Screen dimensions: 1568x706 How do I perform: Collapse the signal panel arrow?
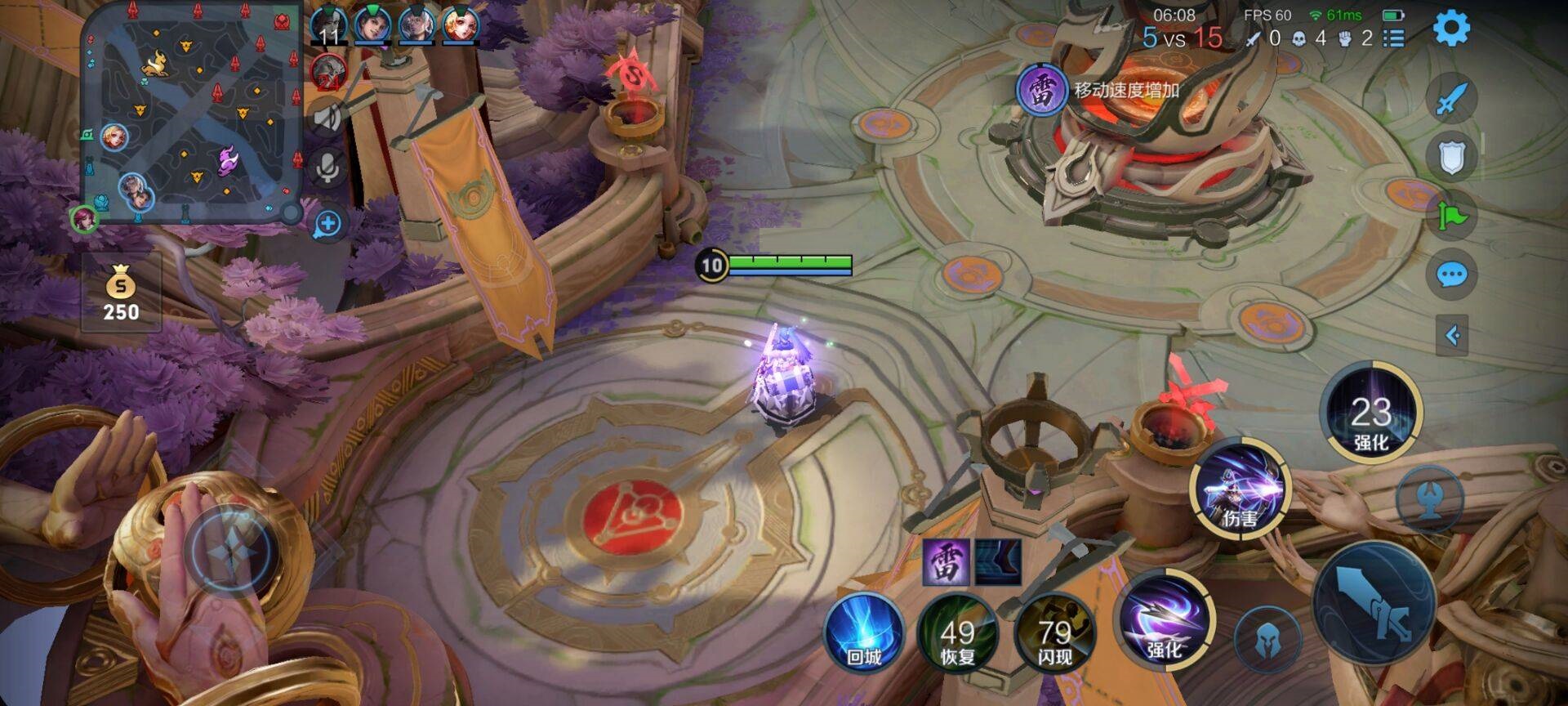point(1451,335)
